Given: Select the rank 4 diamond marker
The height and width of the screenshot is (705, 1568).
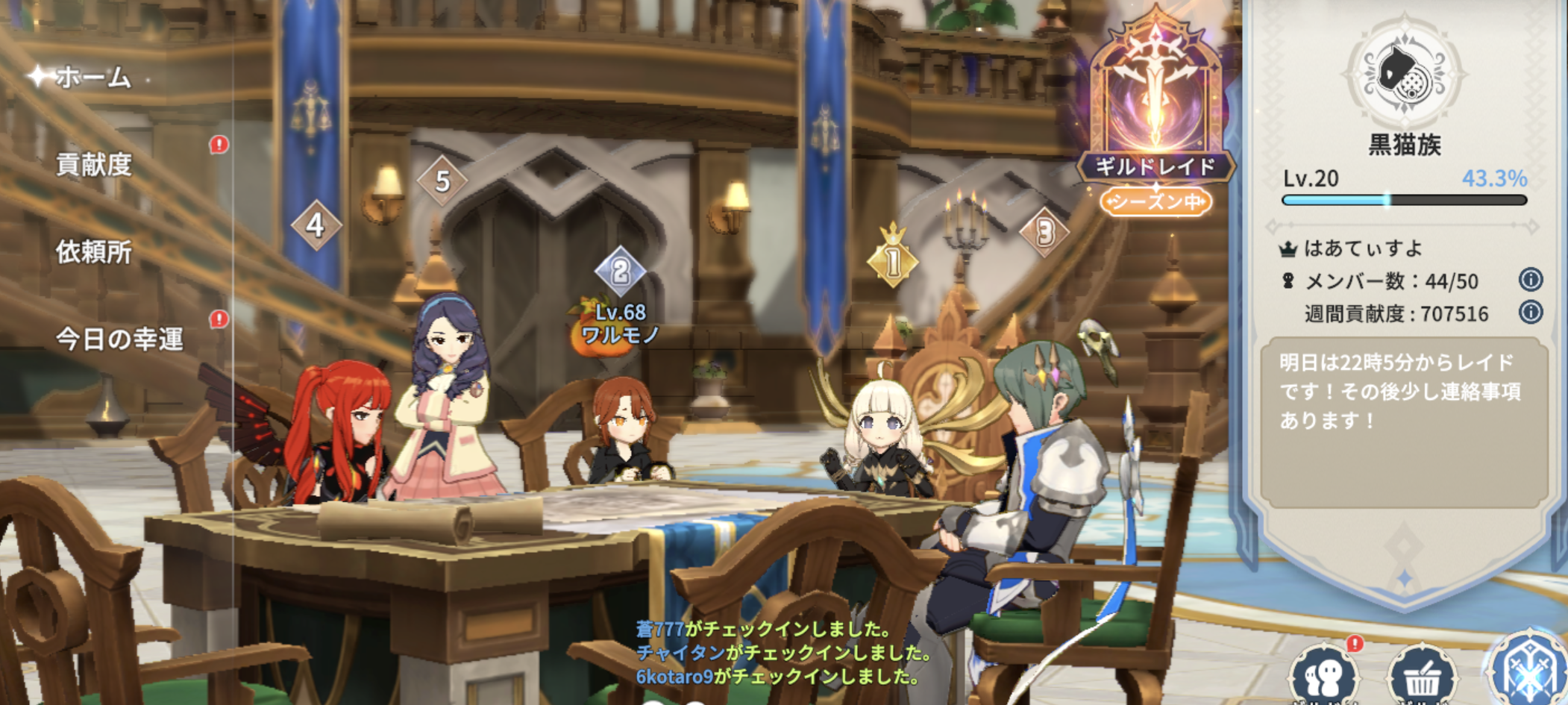Looking at the screenshot, I should click(x=316, y=225).
